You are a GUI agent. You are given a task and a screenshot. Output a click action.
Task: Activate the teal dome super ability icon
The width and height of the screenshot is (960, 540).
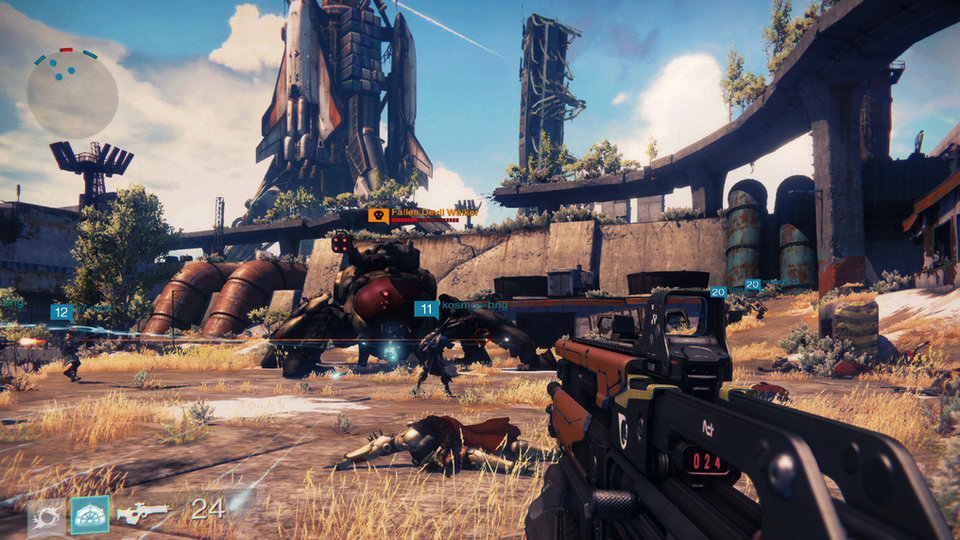coord(89,515)
